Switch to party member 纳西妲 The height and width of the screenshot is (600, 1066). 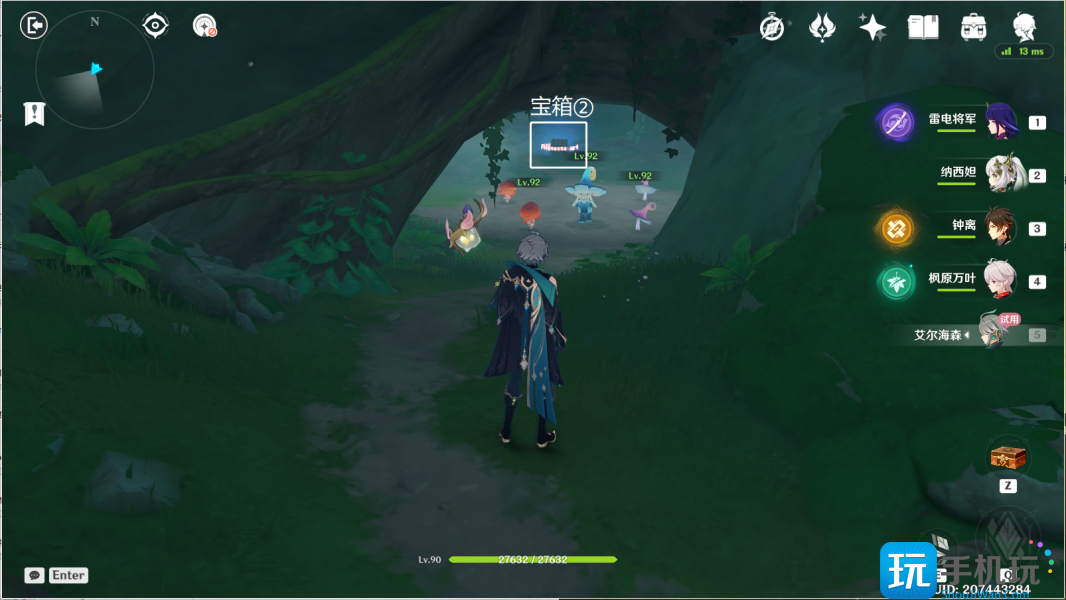tap(1000, 174)
